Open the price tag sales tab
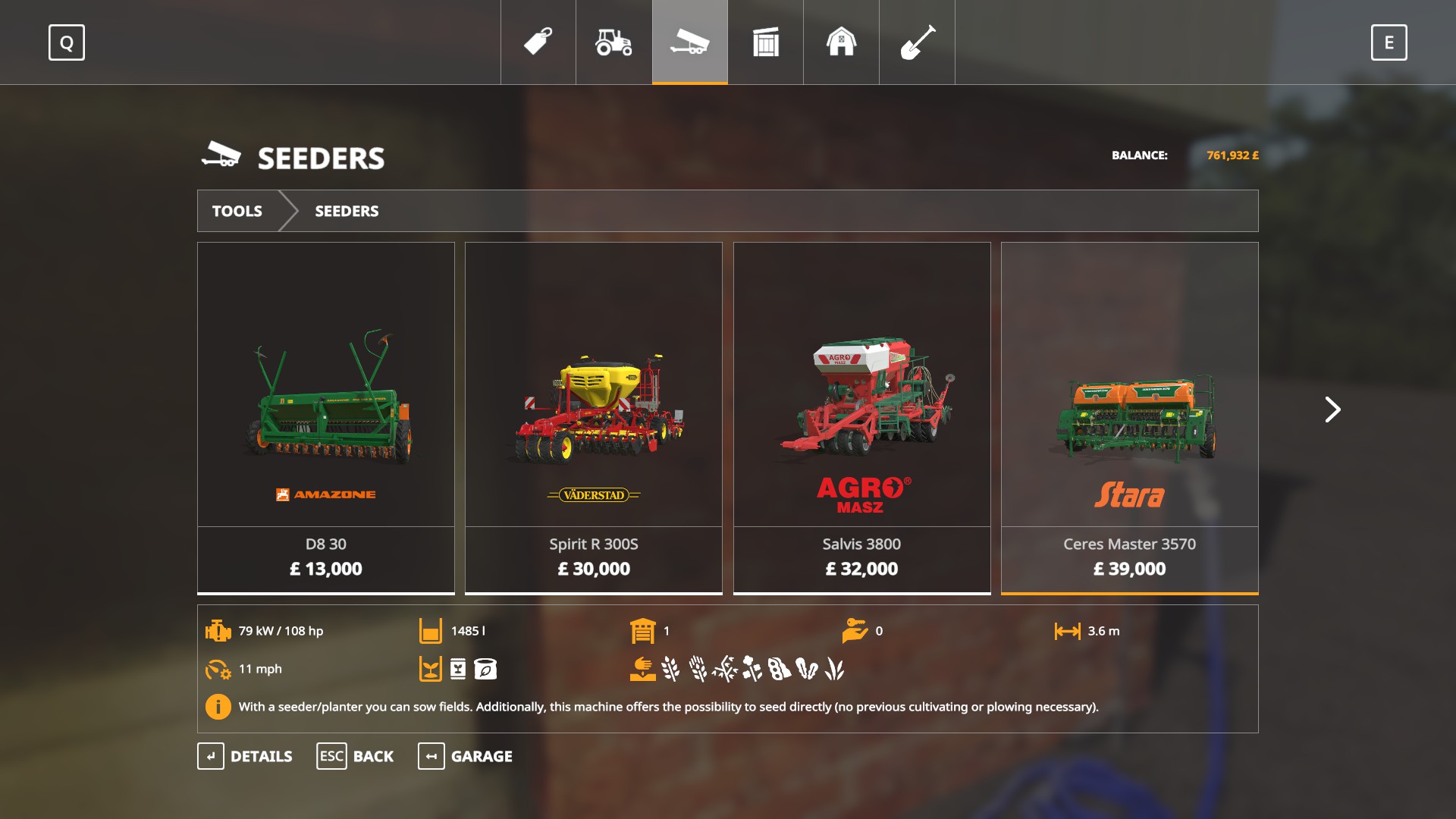This screenshot has width=1456, height=819. tap(538, 42)
